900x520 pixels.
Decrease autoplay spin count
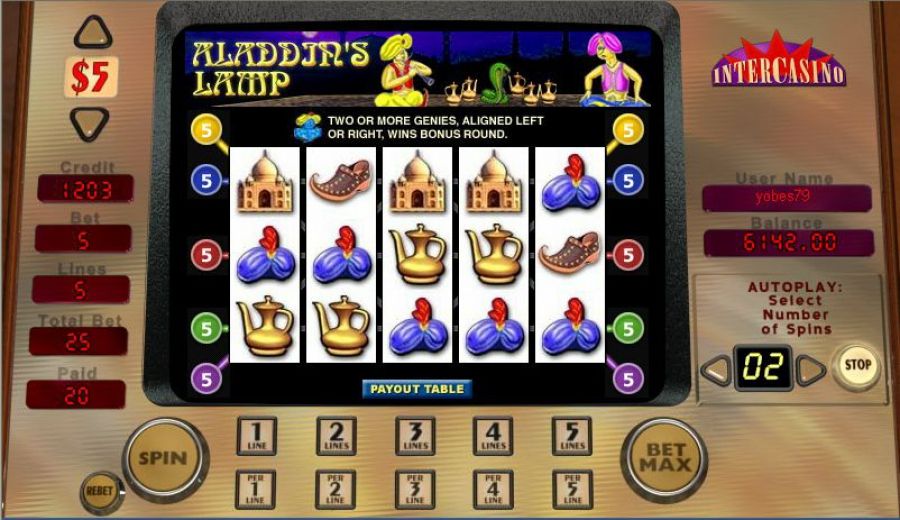pos(716,370)
